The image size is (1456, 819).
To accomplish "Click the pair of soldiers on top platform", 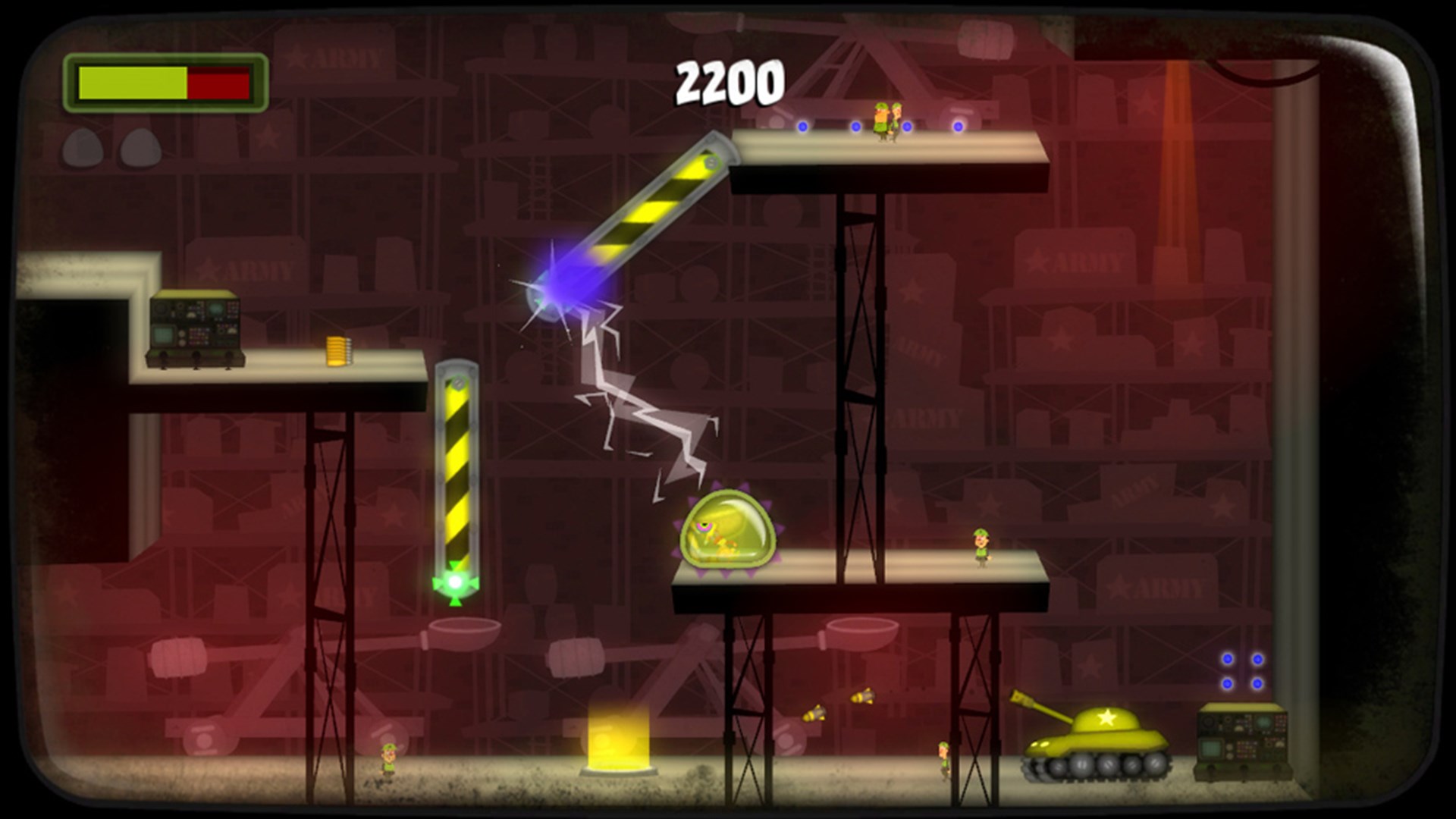I will click(886, 118).
